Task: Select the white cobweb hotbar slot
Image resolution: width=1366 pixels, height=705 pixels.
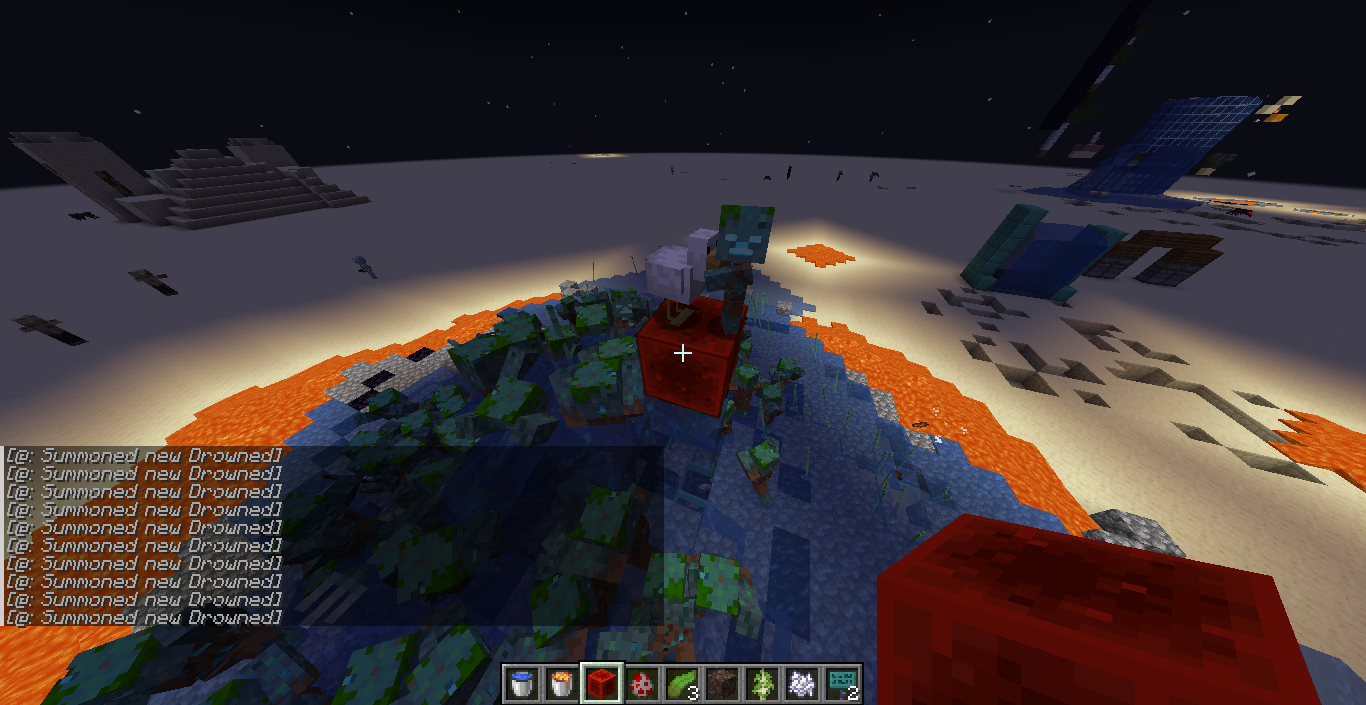Action: click(804, 683)
